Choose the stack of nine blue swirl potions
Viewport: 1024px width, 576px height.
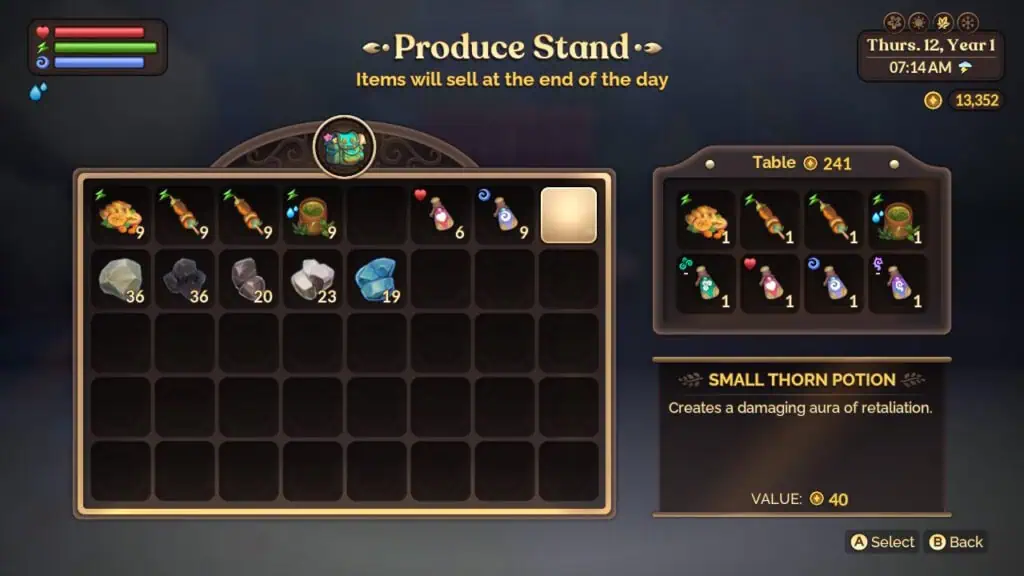504,215
